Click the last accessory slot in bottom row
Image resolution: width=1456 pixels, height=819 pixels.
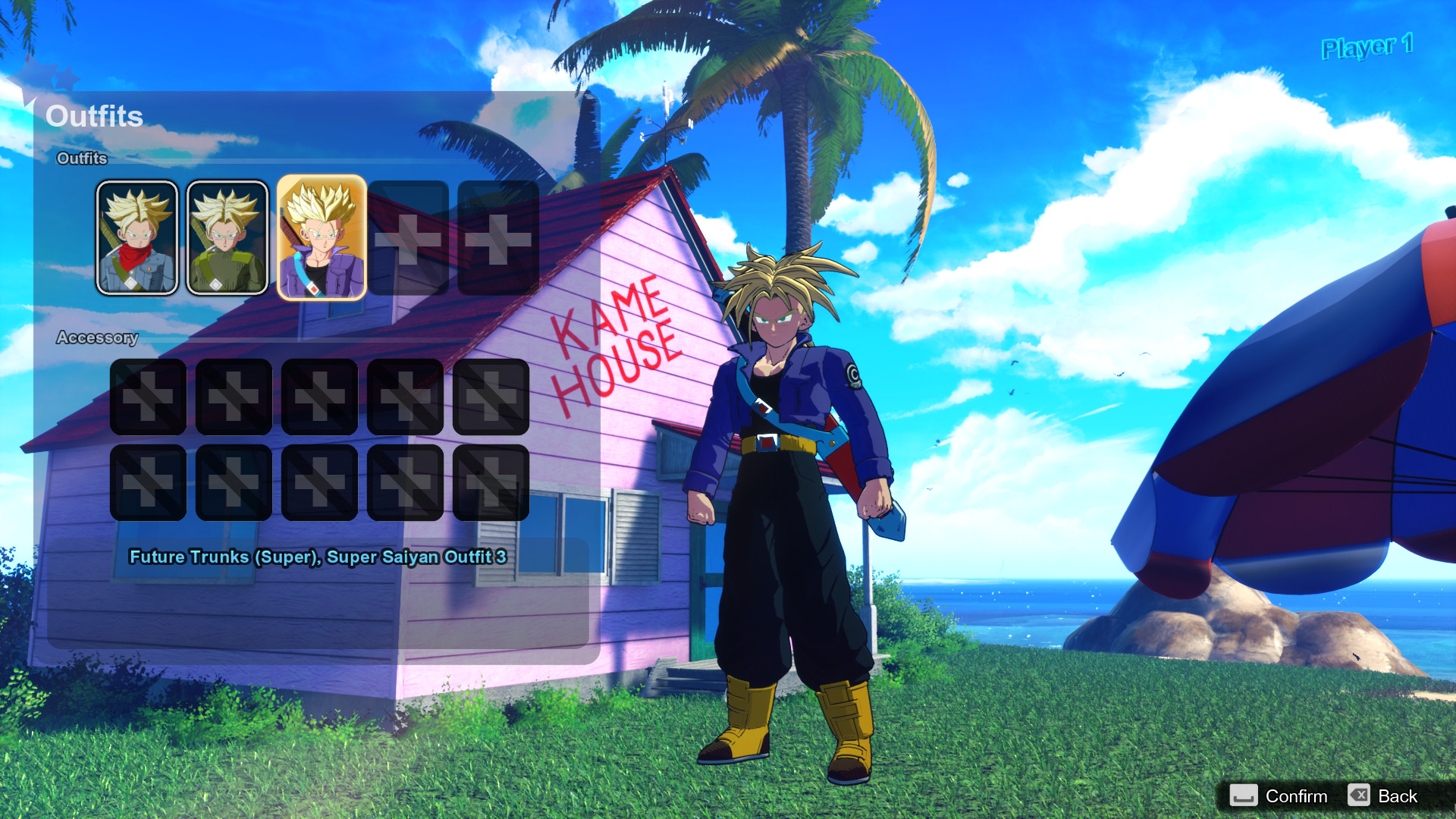(x=491, y=482)
